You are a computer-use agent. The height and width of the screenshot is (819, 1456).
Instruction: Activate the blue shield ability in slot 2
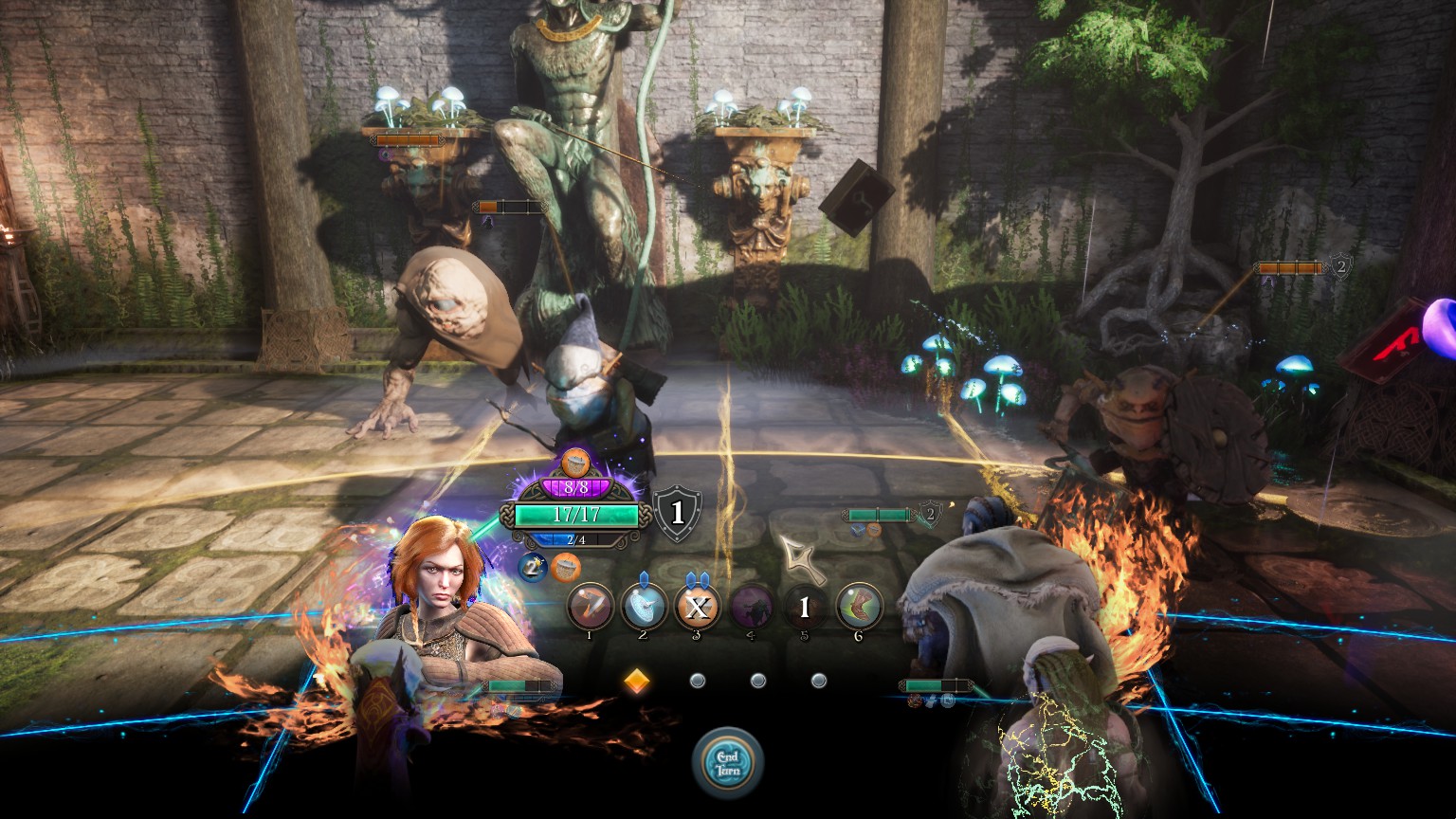643,606
